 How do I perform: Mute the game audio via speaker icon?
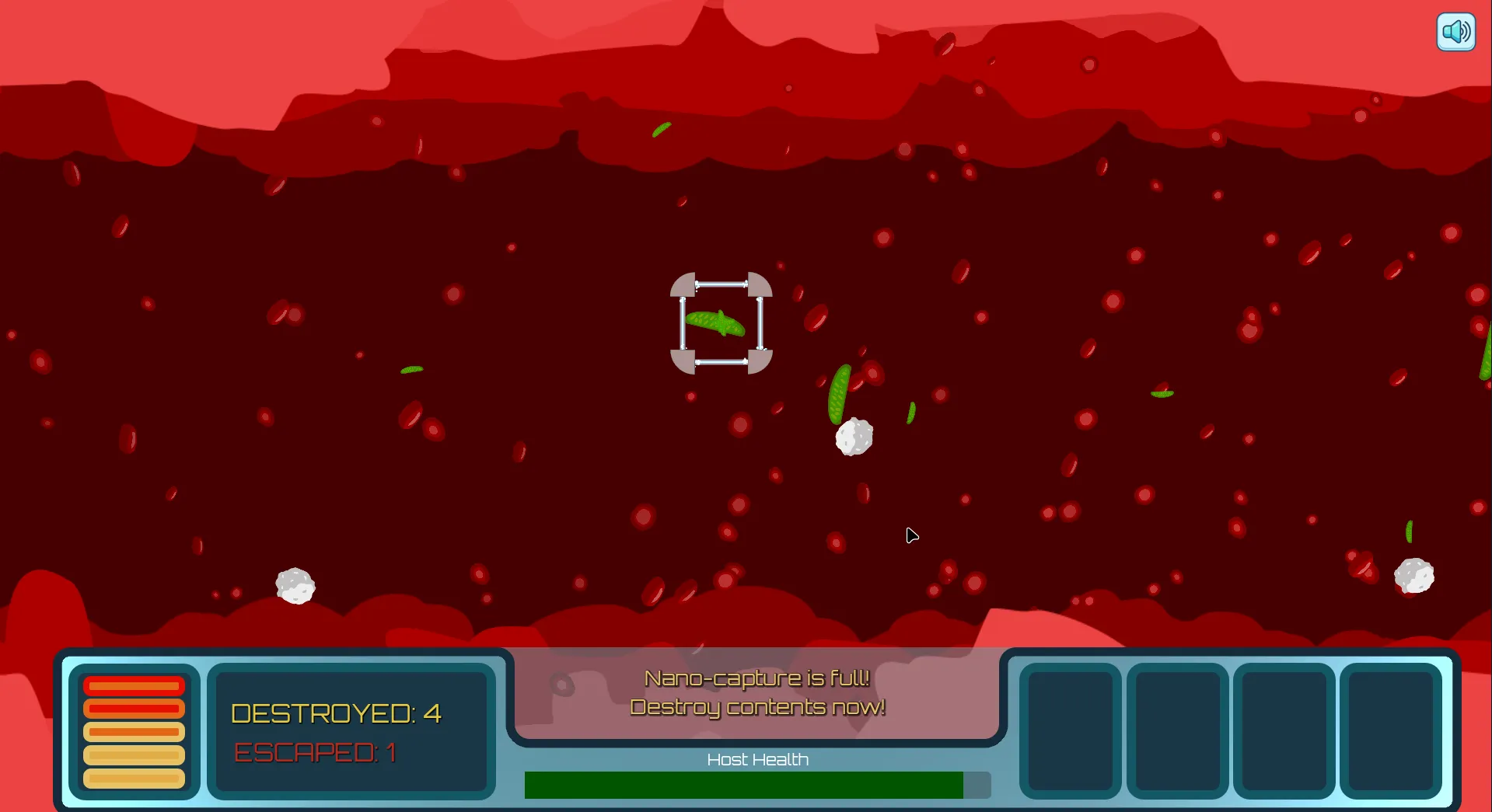pos(1455,32)
